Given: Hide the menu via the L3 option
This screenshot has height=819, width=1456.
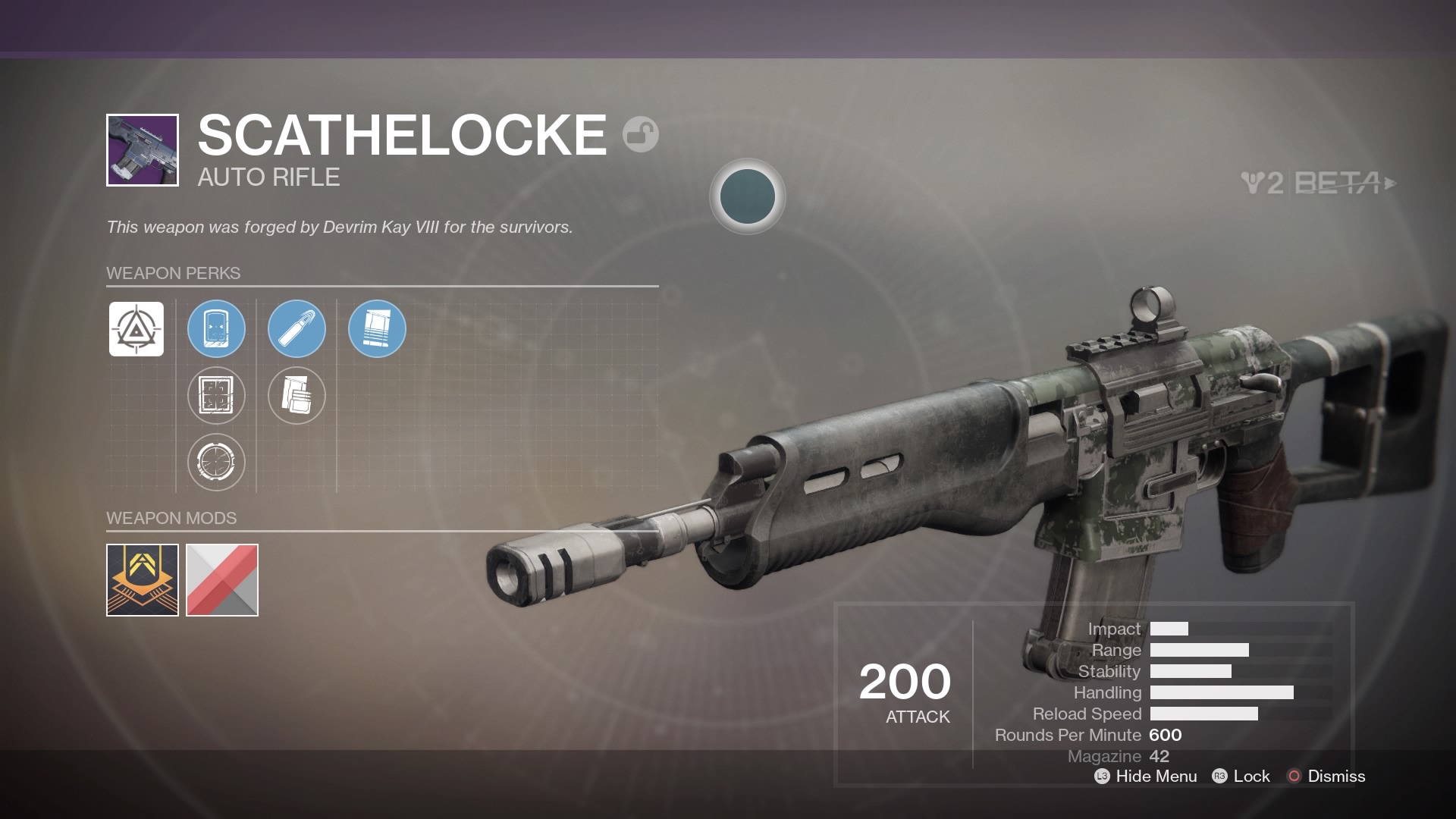Looking at the screenshot, I should click(1144, 777).
